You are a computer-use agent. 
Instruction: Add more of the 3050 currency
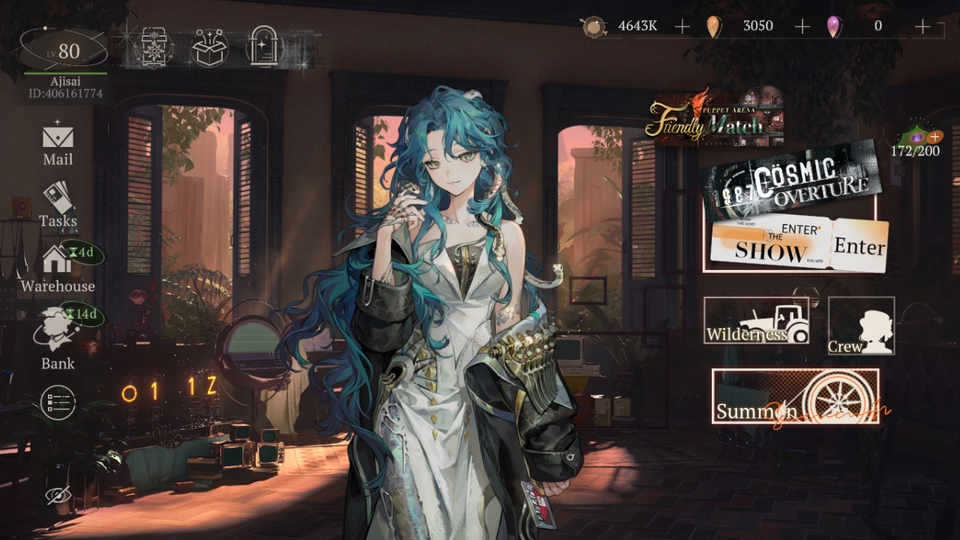[802, 26]
